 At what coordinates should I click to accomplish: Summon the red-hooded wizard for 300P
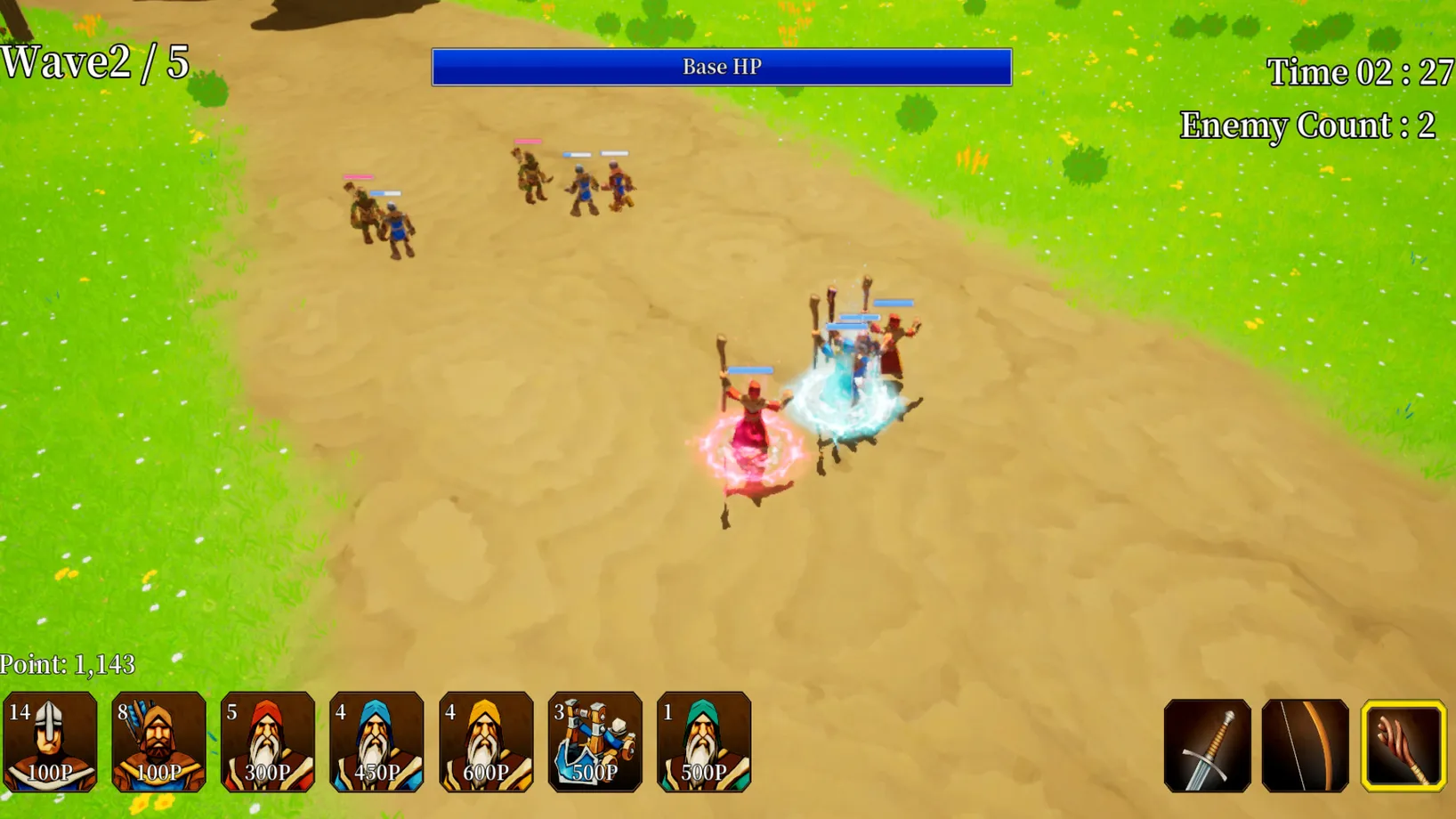click(268, 742)
